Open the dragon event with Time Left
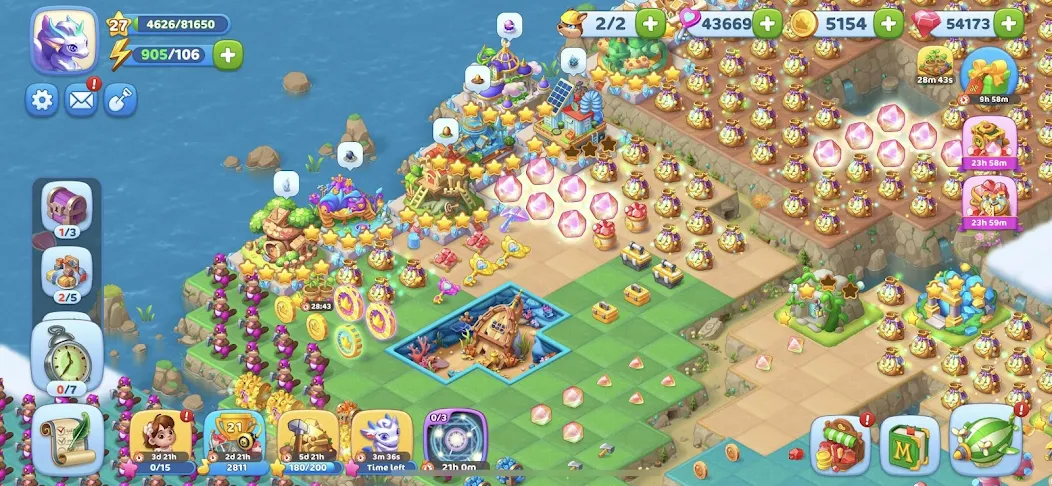 tap(382, 440)
